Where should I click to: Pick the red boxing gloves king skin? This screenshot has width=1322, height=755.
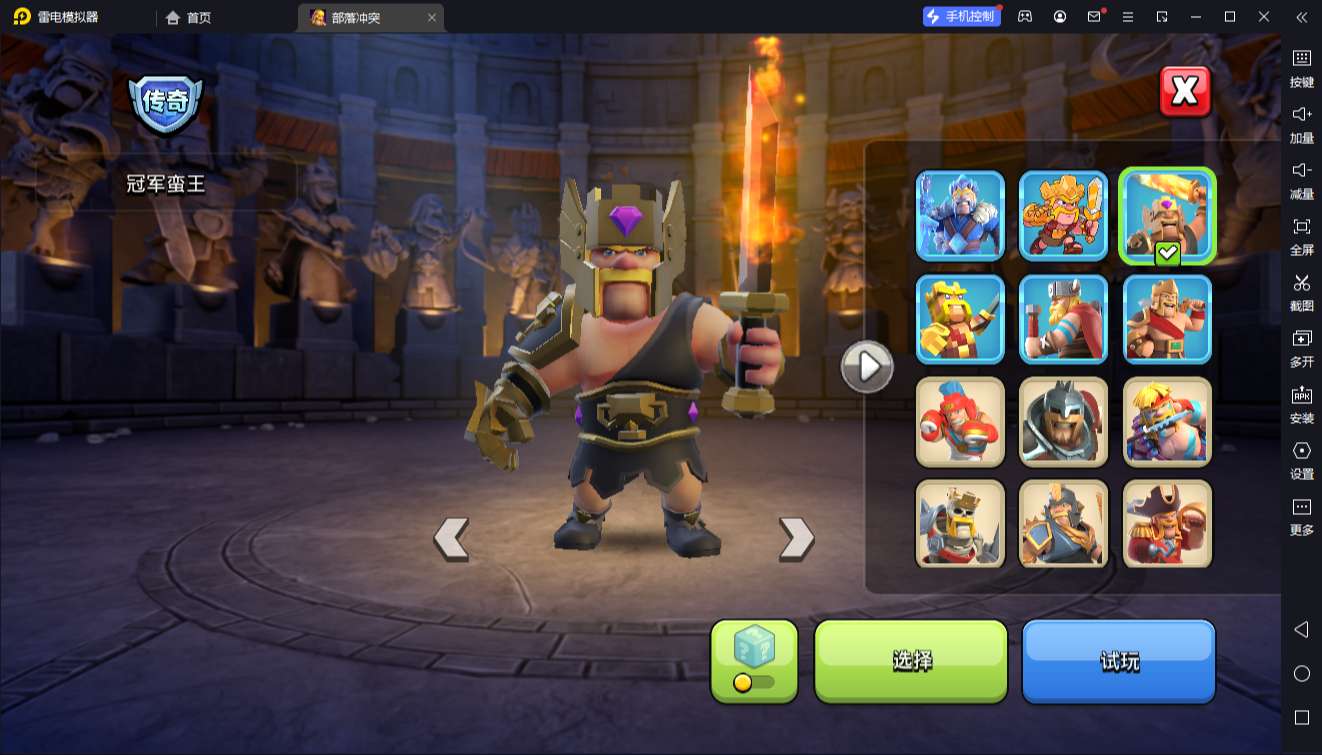coord(960,422)
